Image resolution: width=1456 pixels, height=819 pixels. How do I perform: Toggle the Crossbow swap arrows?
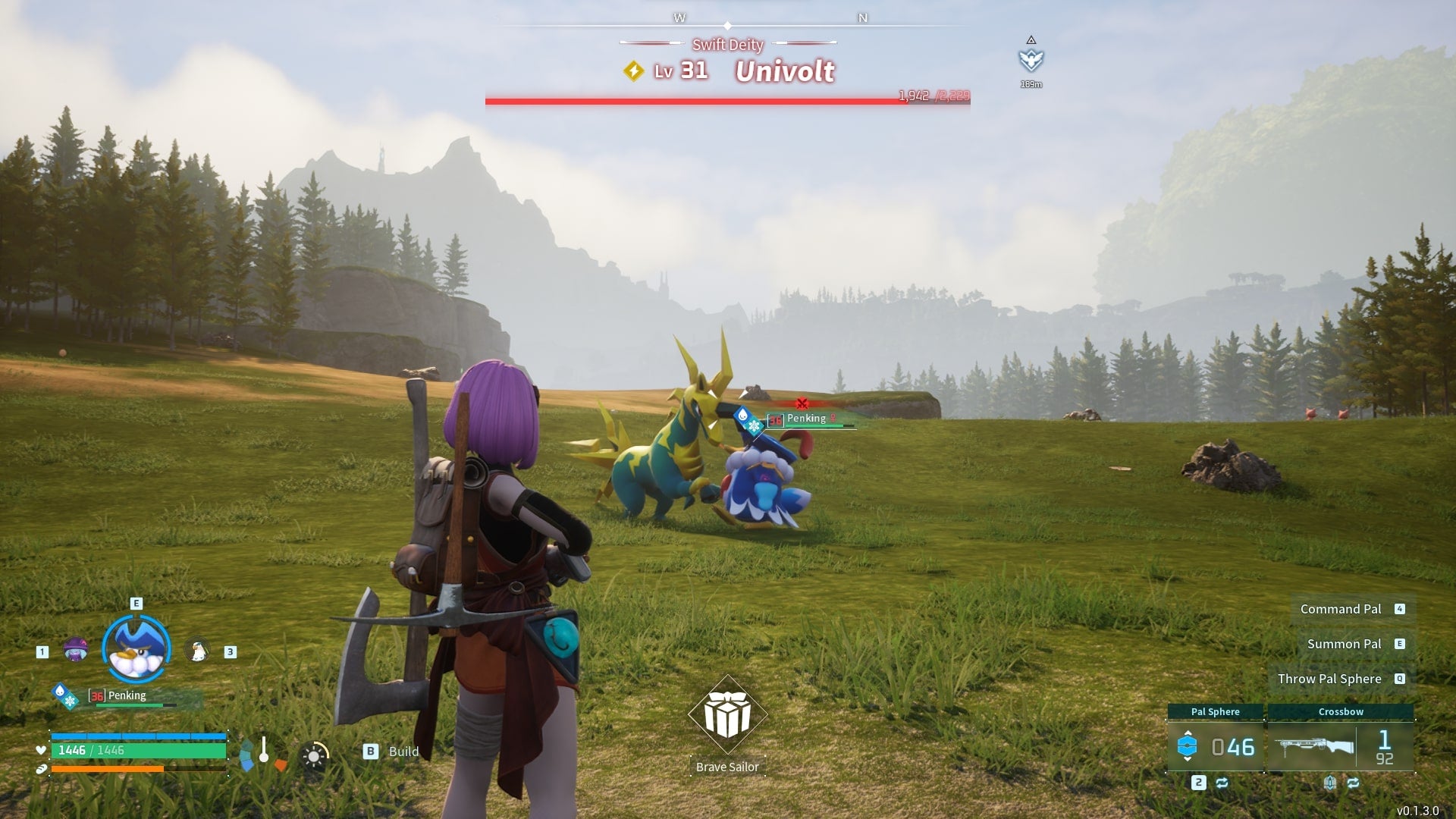(x=1354, y=783)
